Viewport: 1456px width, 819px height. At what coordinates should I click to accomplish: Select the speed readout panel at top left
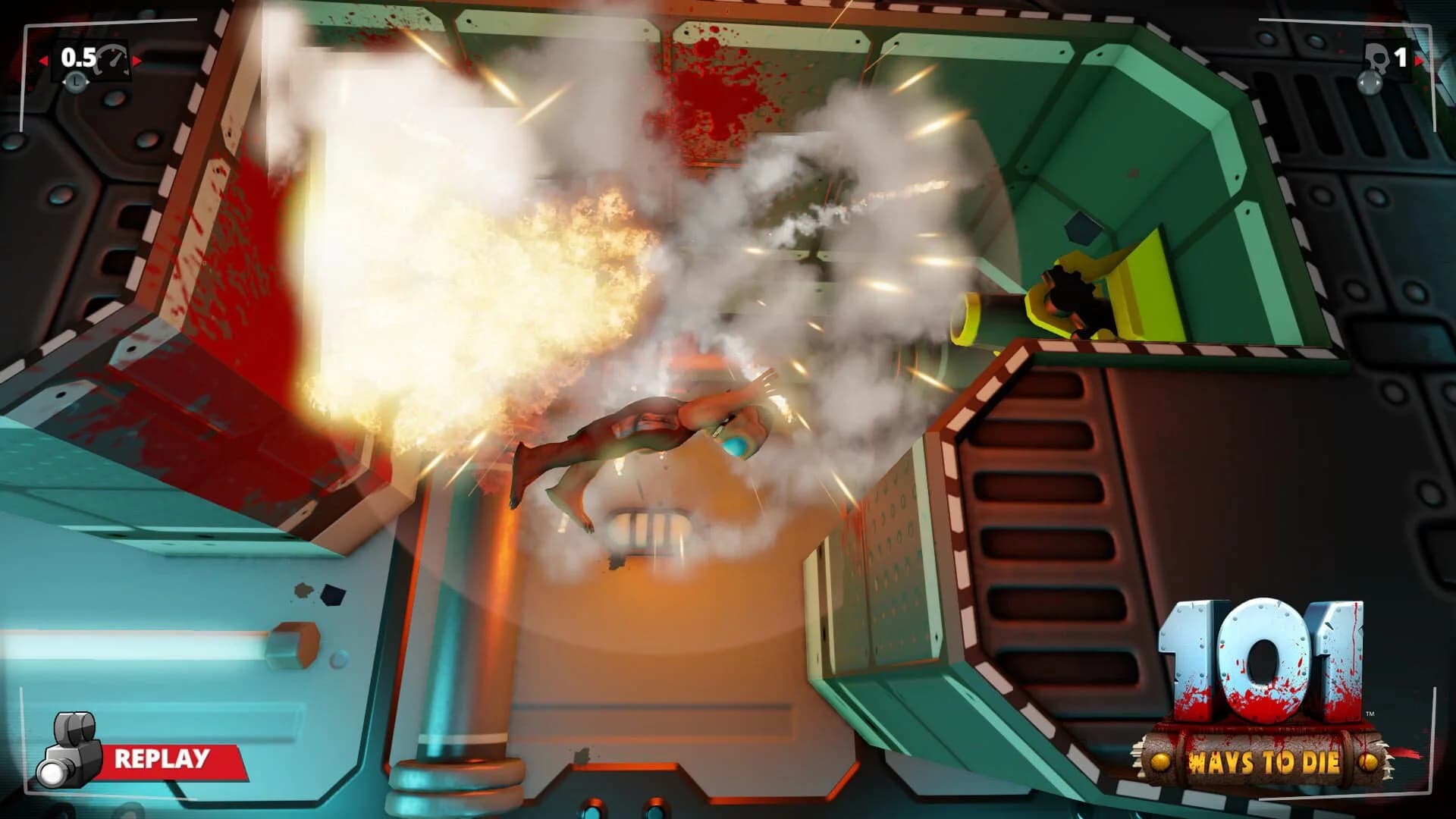tap(91, 58)
